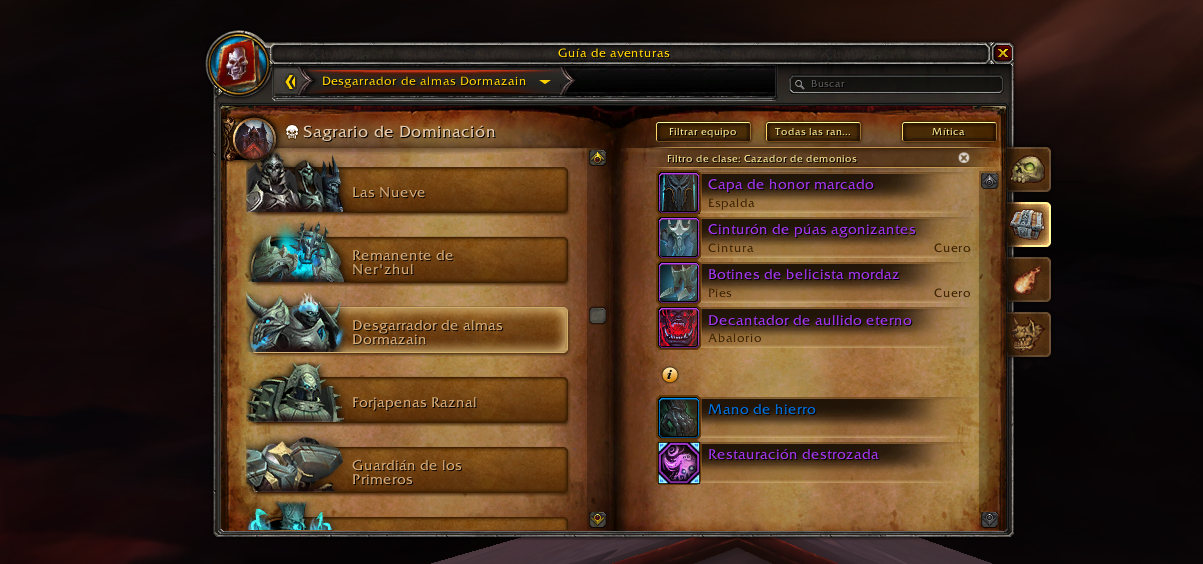1203x564 pixels.
Task: Click the Buscar search field
Action: pos(900,84)
